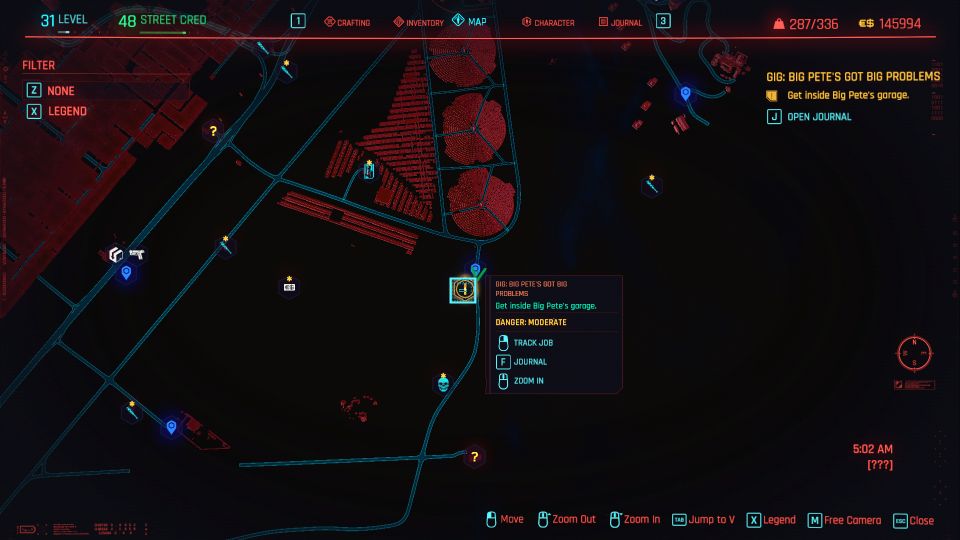960x540 pixels.
Task: Choose Track Job in the gig tooltip
Action: click(531, 342)
